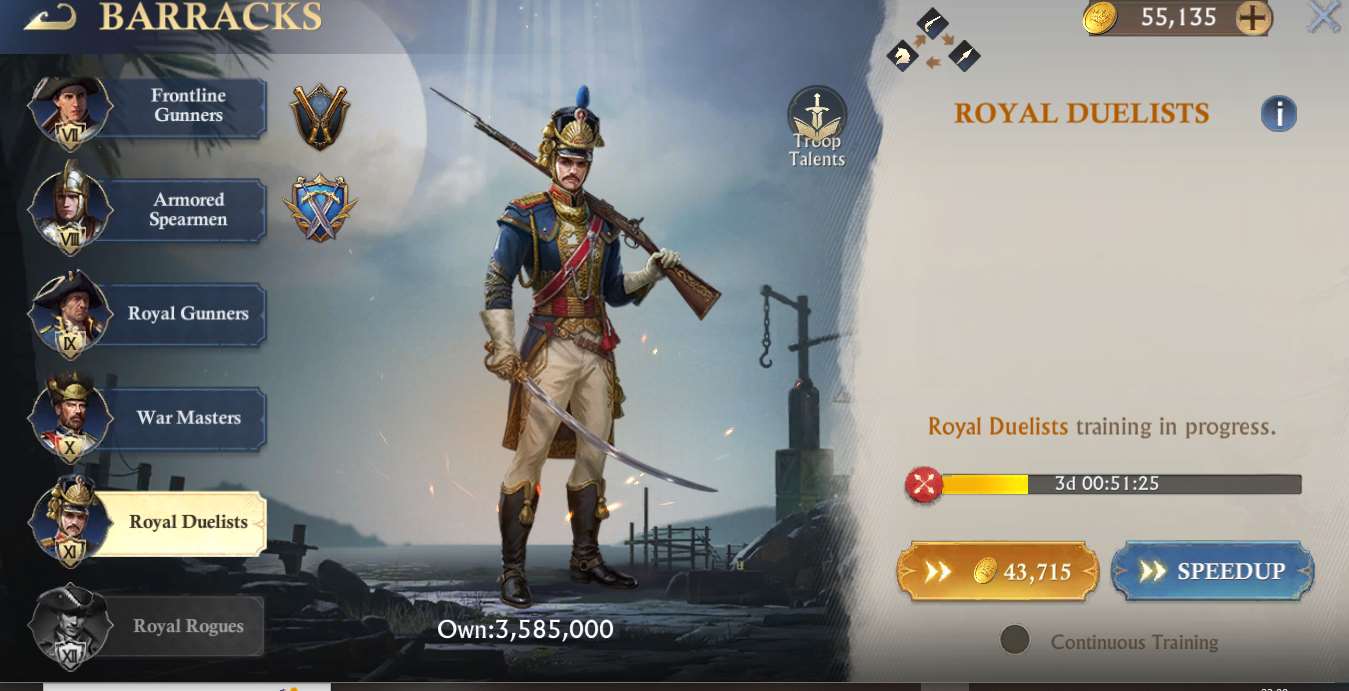This screenshot has height=691, width=1349.
Task: Add more gold with the plus button
Action: coord(1253,18)
